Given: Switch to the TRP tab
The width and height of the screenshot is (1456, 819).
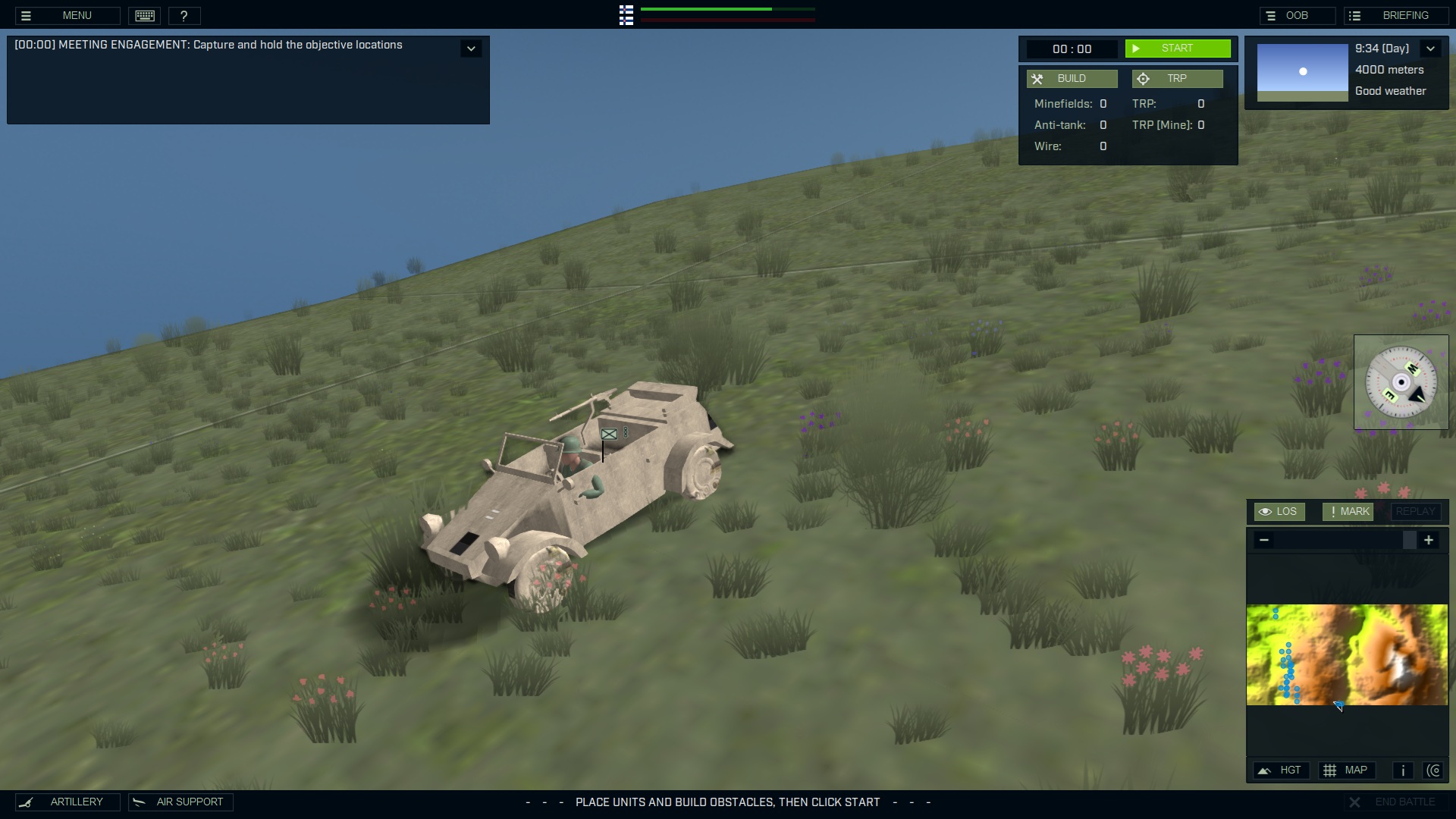Looking at the screenshot, I should (x=1178, y=78).
